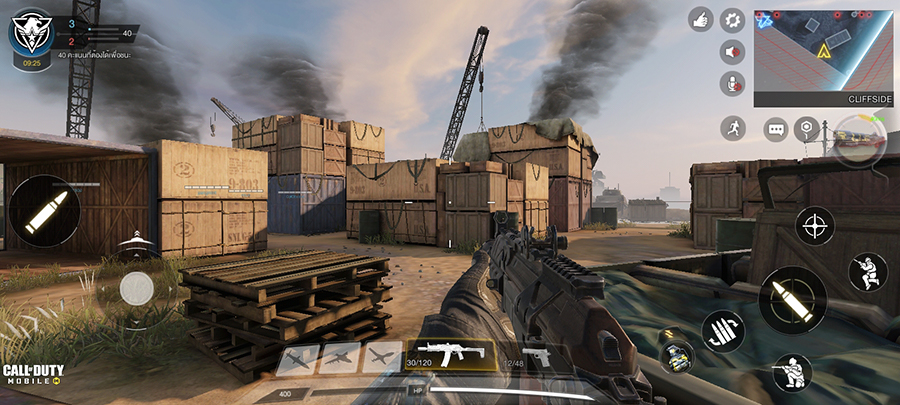This screenshot has height=405, width=900.
Task: Open the Cliffside minimap
Action: pyautogui.click(x=825, y=58)
